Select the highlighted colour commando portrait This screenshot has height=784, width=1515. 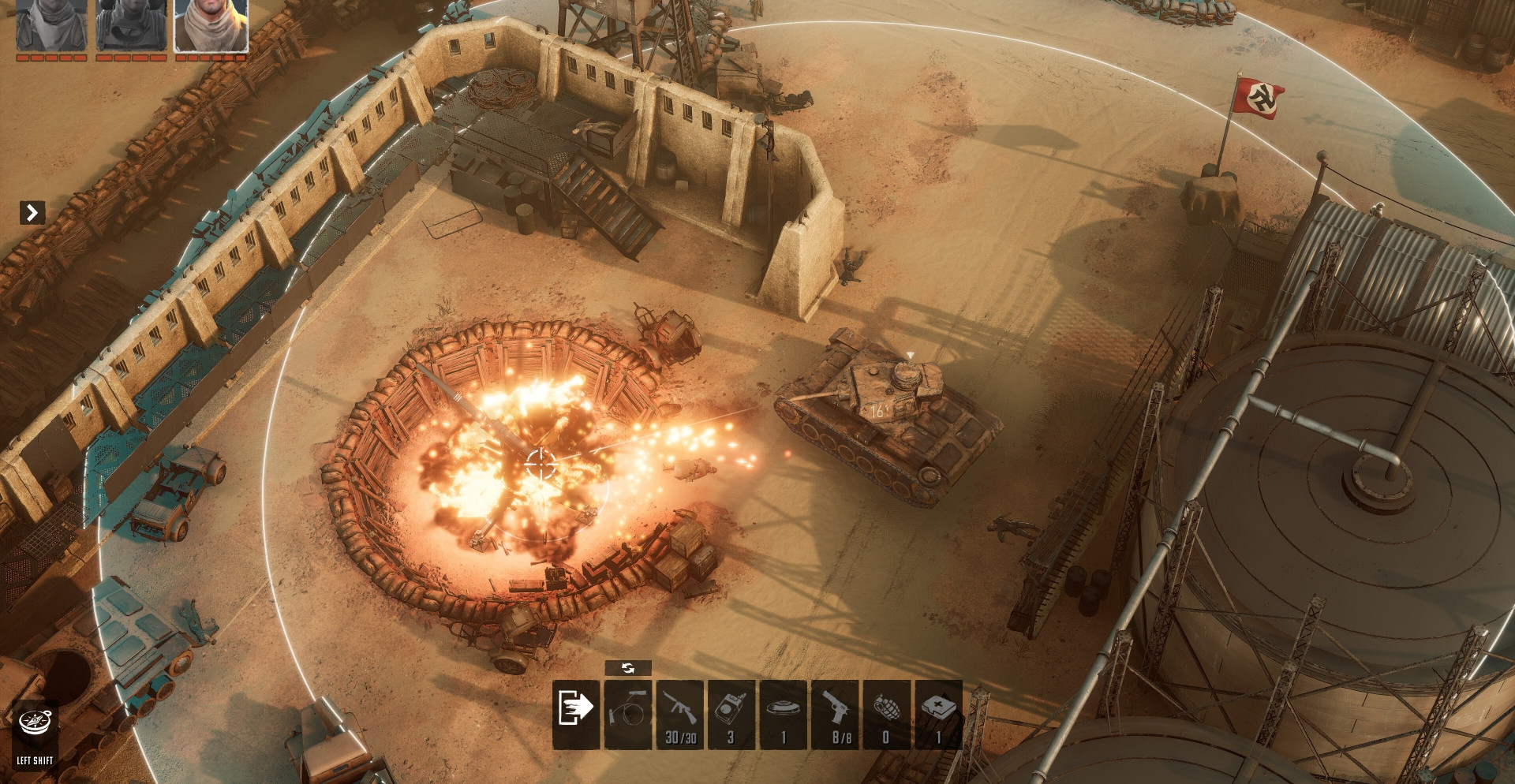pyautogui.click(x=211, y=25)
